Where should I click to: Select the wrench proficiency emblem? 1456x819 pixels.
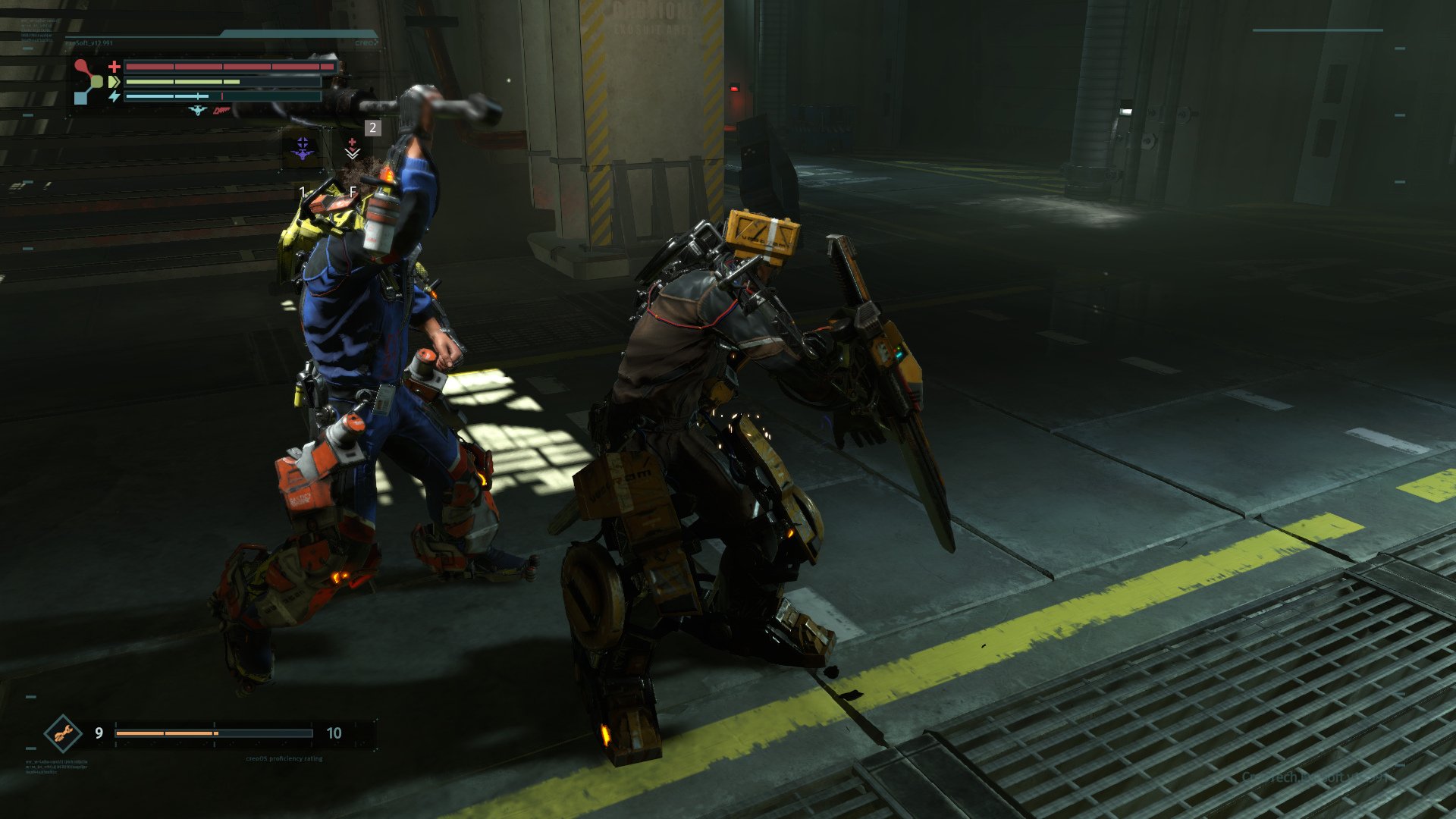(61, 735)
